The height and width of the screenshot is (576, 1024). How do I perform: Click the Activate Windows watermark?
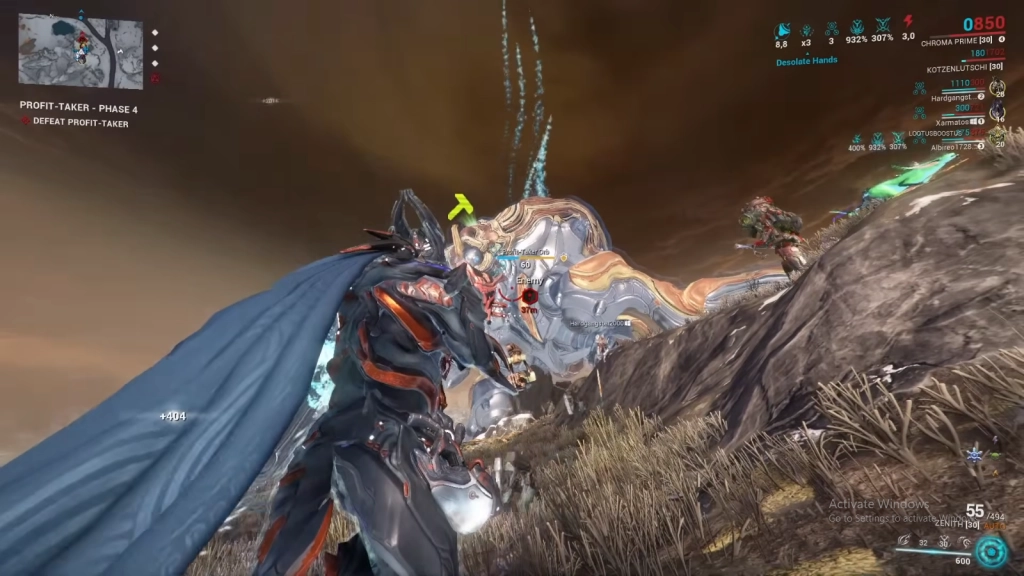click(x=879, y=504)
